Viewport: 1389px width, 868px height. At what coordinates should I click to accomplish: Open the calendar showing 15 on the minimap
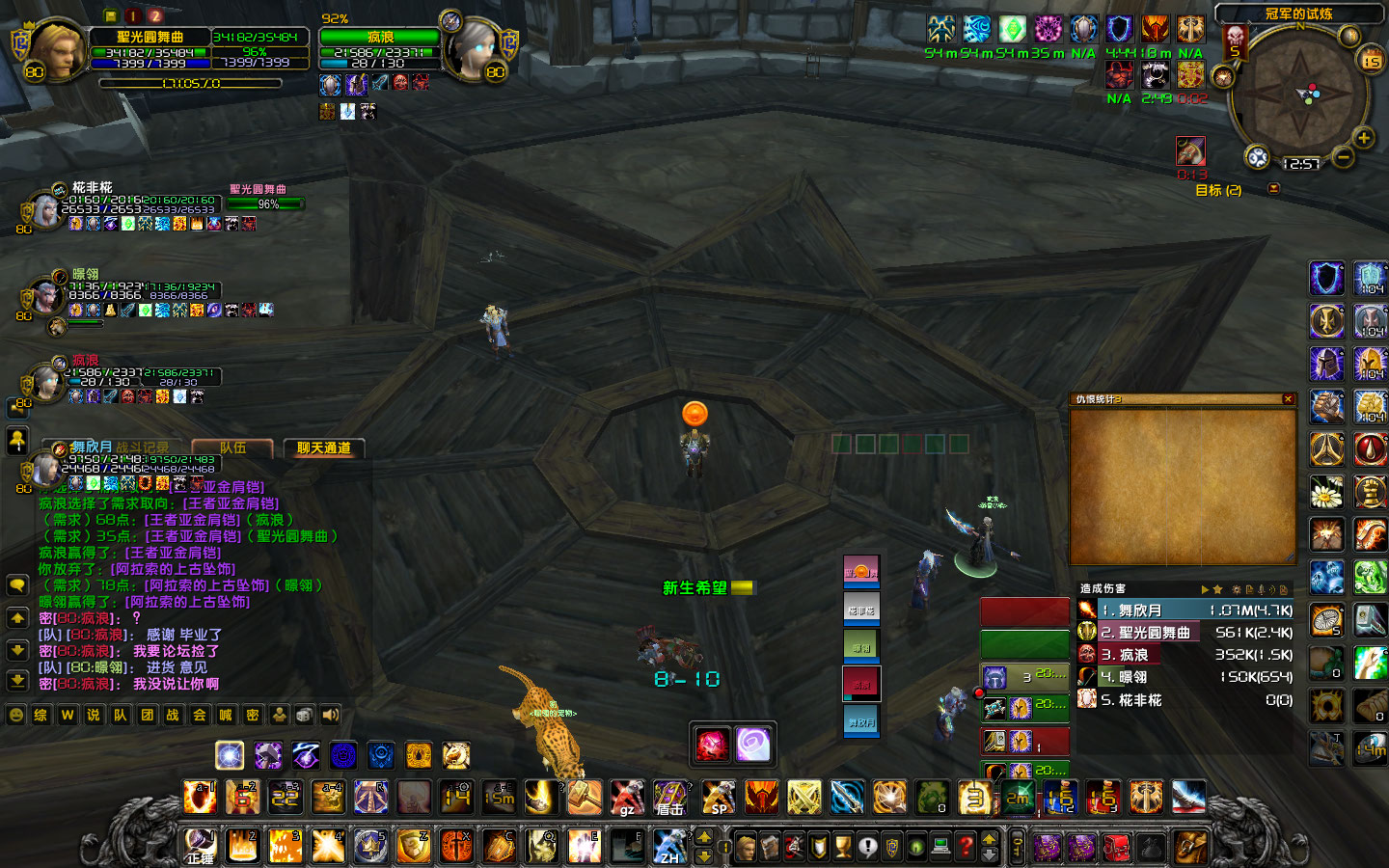click(x=1370, y=61)
